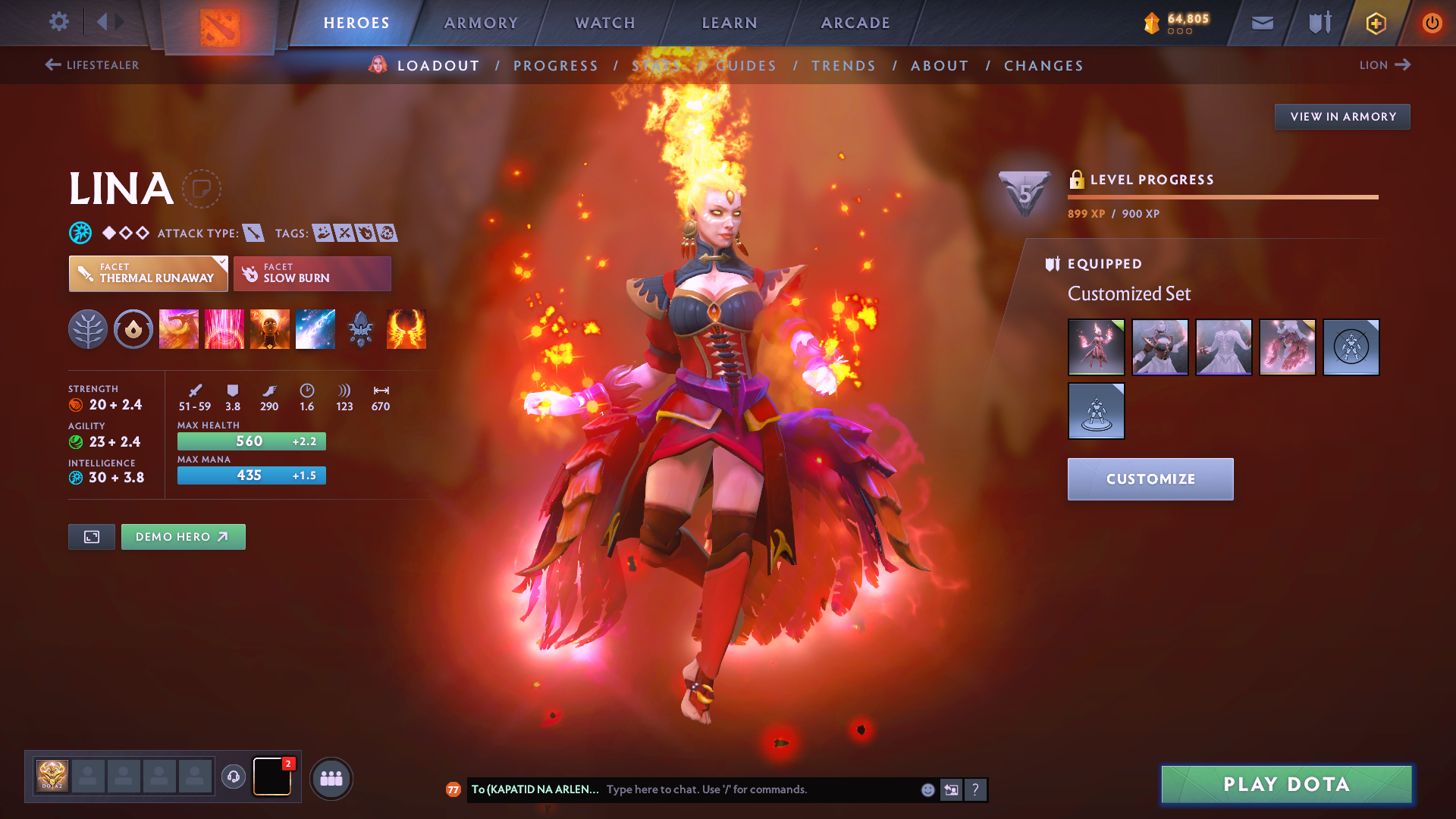Select Lina's Dragon Slave ability icon
Image resolution: width=1456 pixels, height=819 pixels.
178,329
